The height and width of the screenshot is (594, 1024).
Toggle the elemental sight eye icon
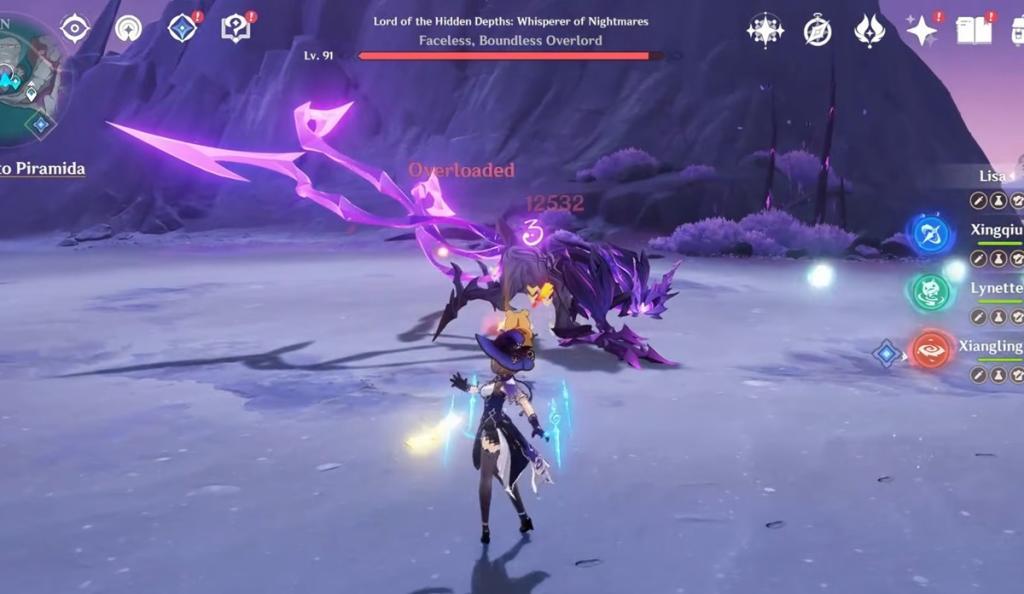(x=75, y=28)
